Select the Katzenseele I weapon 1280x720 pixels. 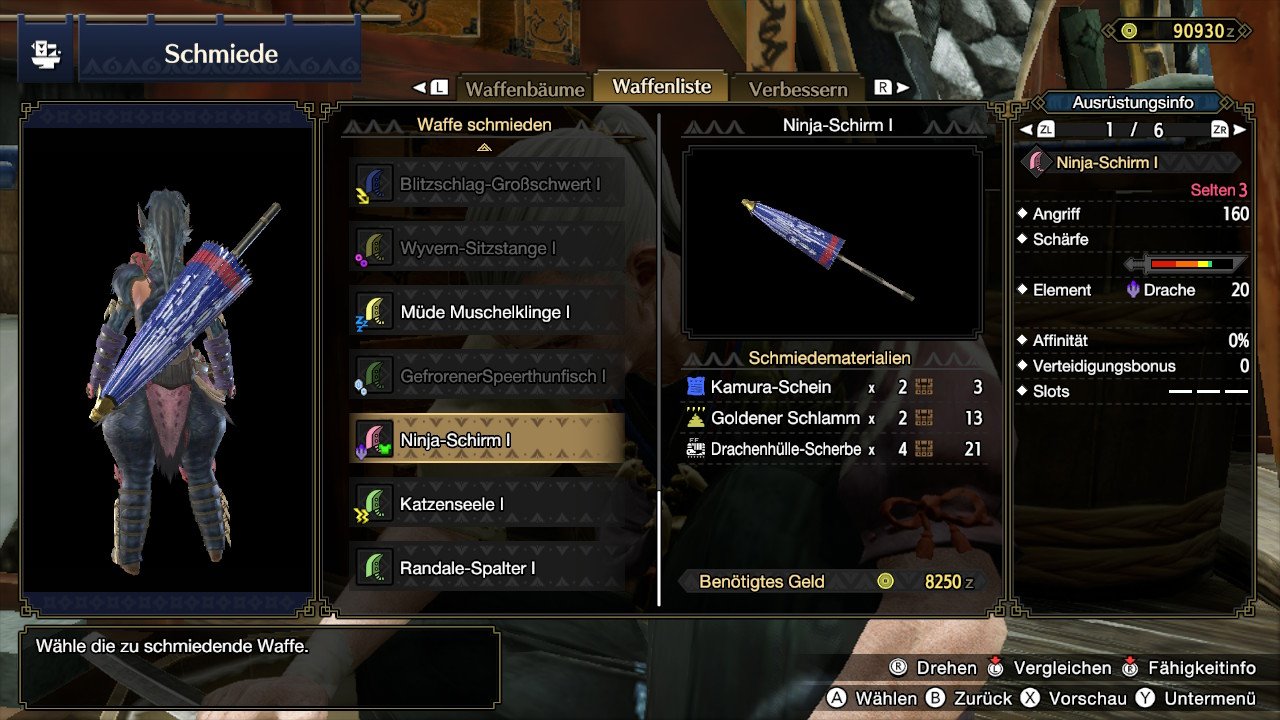point(487,504)
